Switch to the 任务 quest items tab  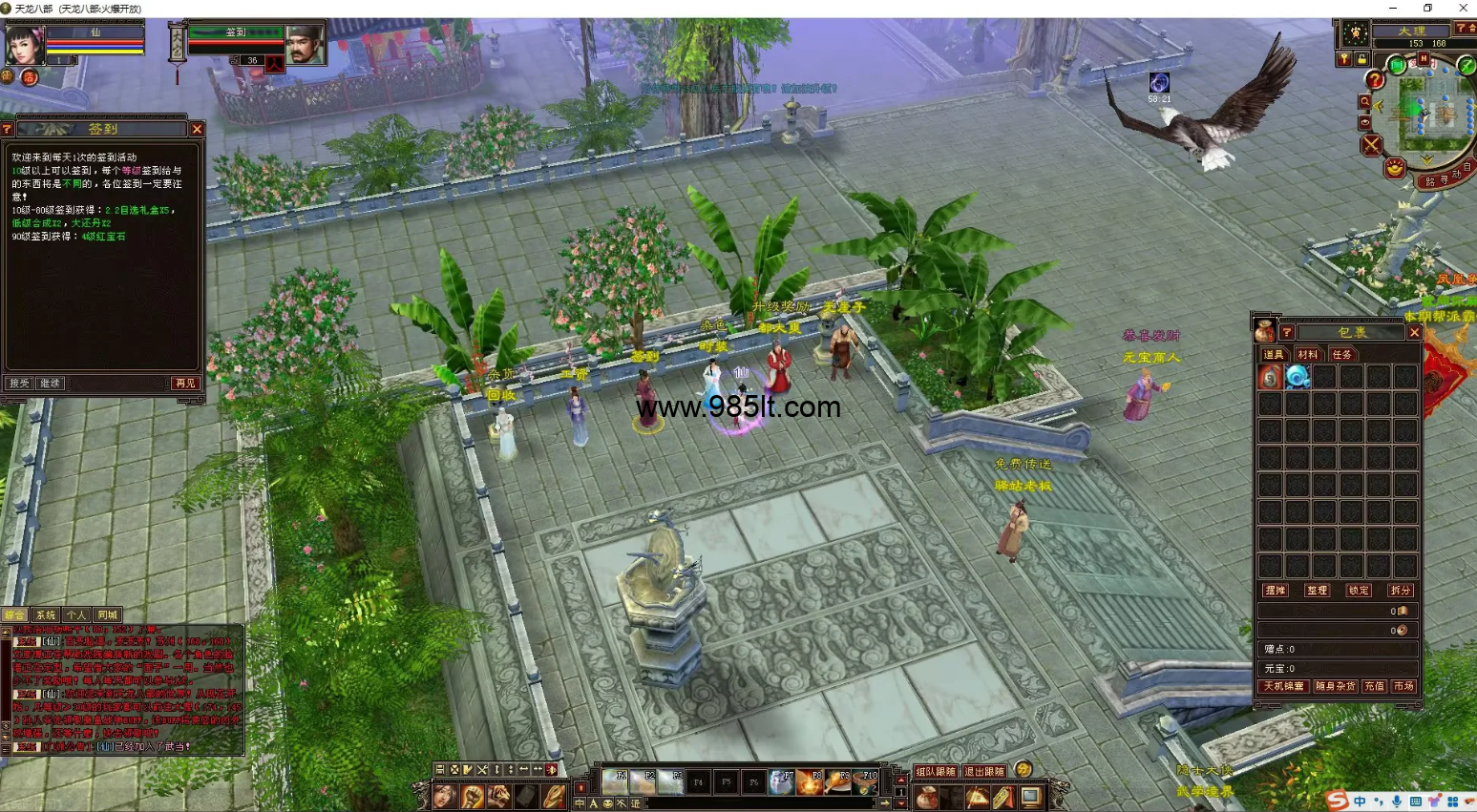click(1341, 355)
